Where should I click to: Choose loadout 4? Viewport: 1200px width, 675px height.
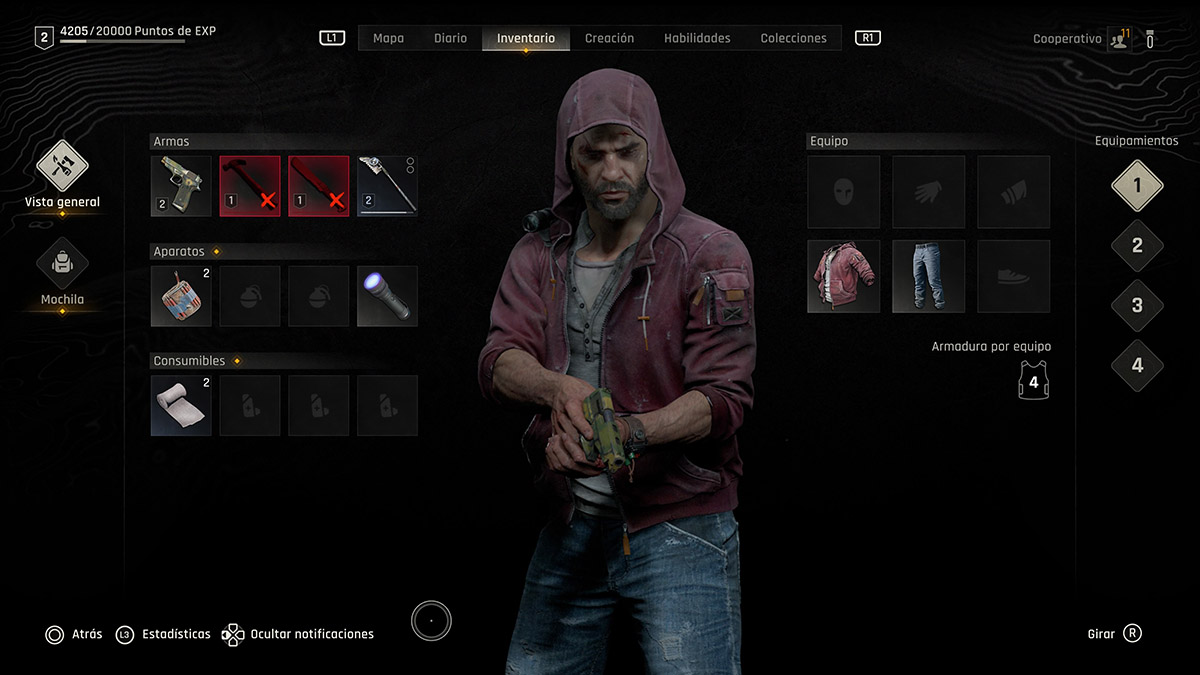pyautogui.click(x=1137, y=365)
